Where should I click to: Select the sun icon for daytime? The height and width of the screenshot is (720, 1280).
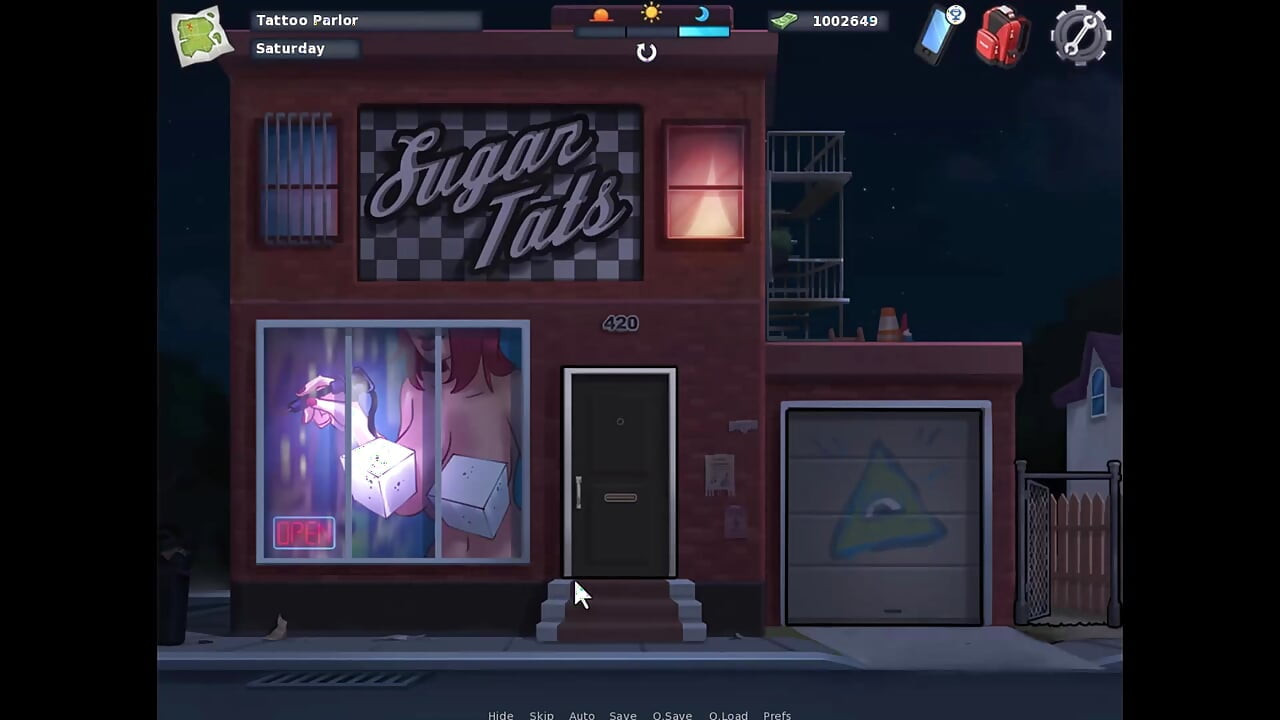click(651, 14)
